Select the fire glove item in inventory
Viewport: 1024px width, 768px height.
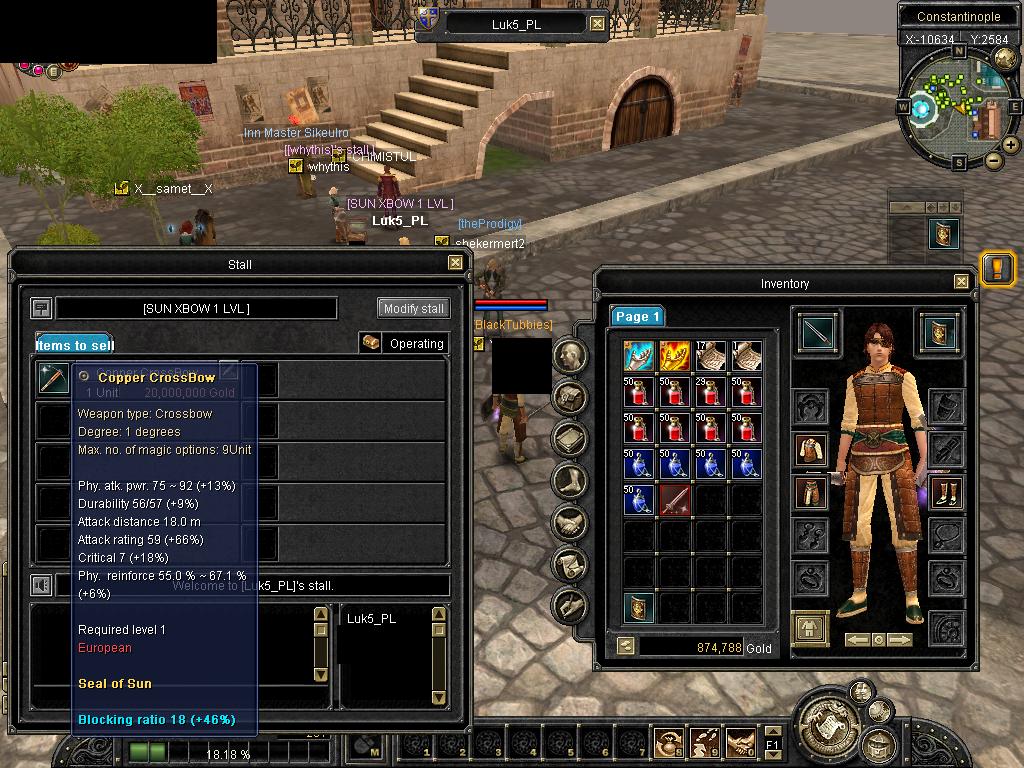click(675, 355)
